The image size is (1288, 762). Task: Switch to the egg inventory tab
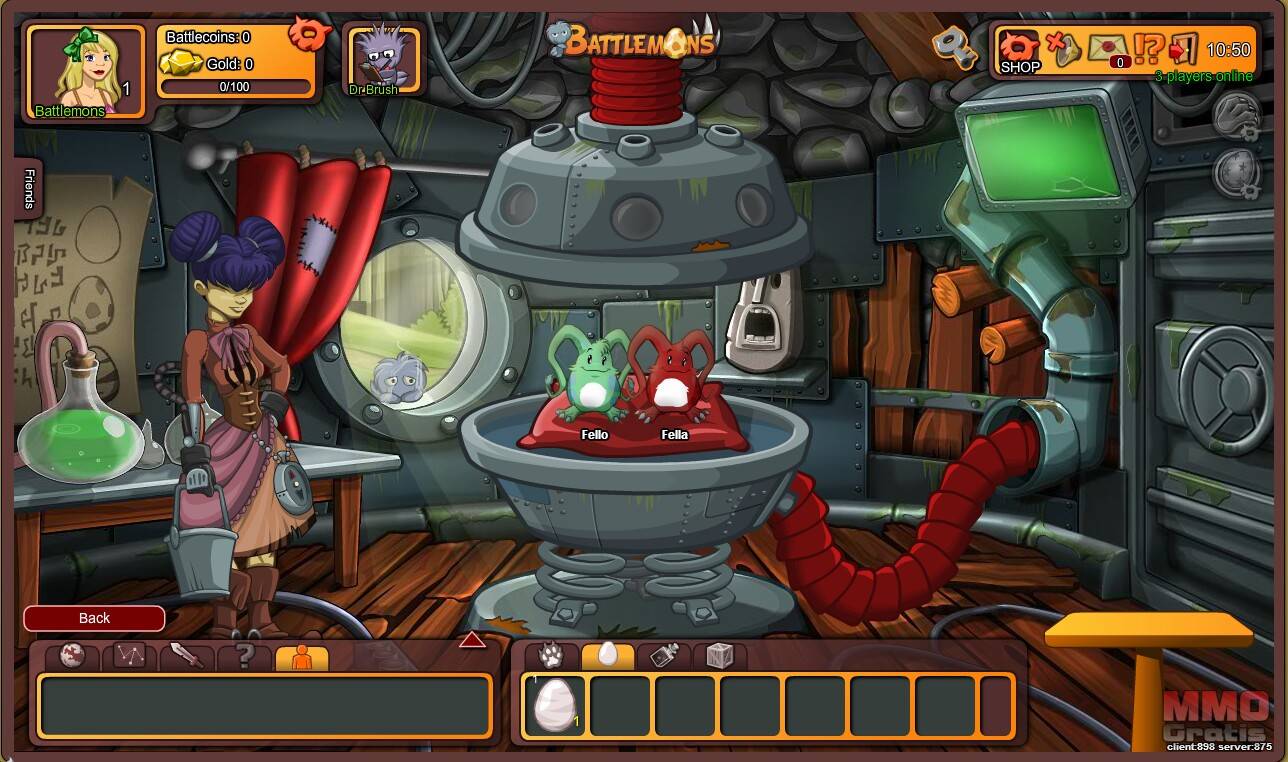pyautogui.click(x=608, y=656)
